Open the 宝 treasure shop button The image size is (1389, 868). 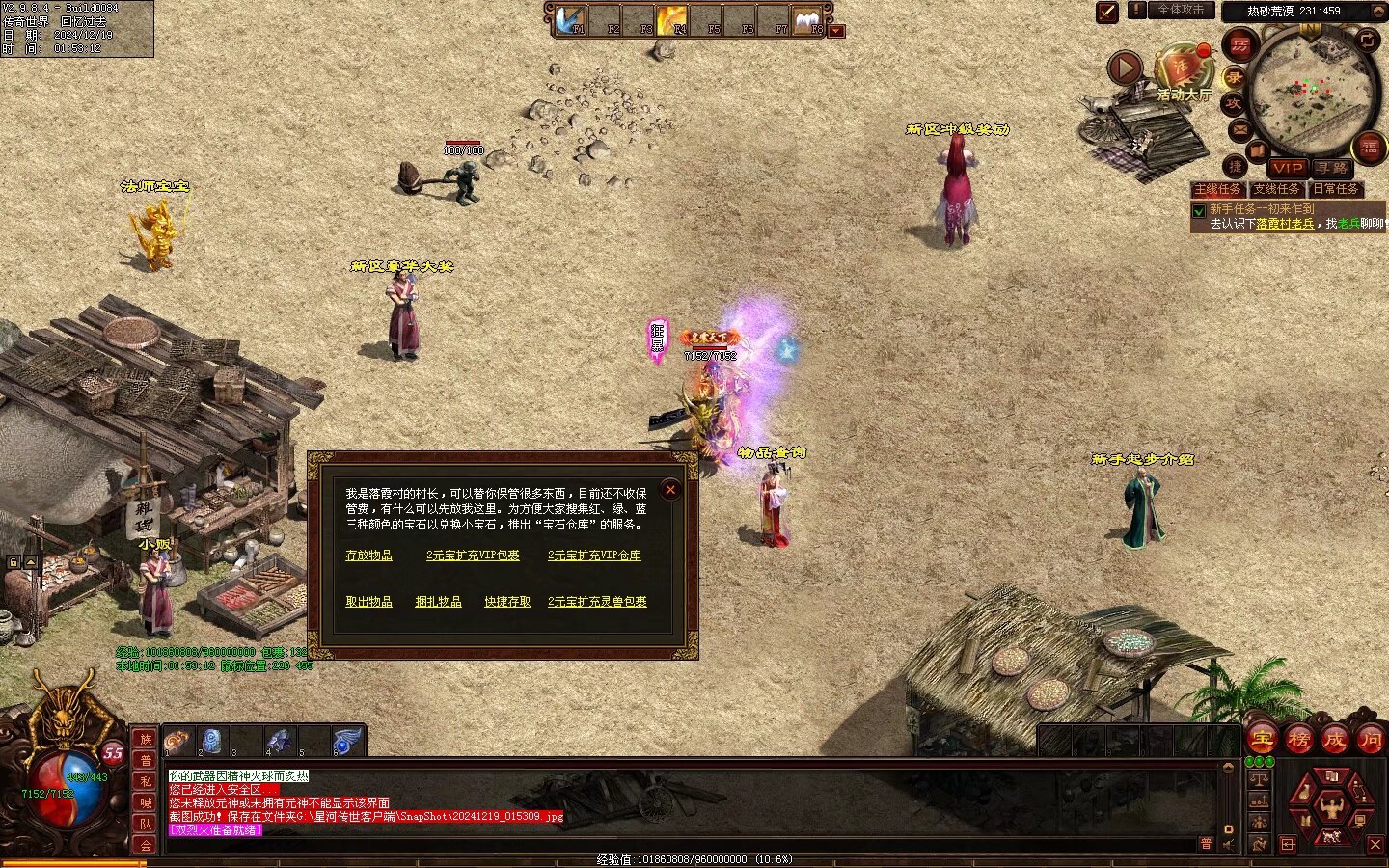(1262, 740)
